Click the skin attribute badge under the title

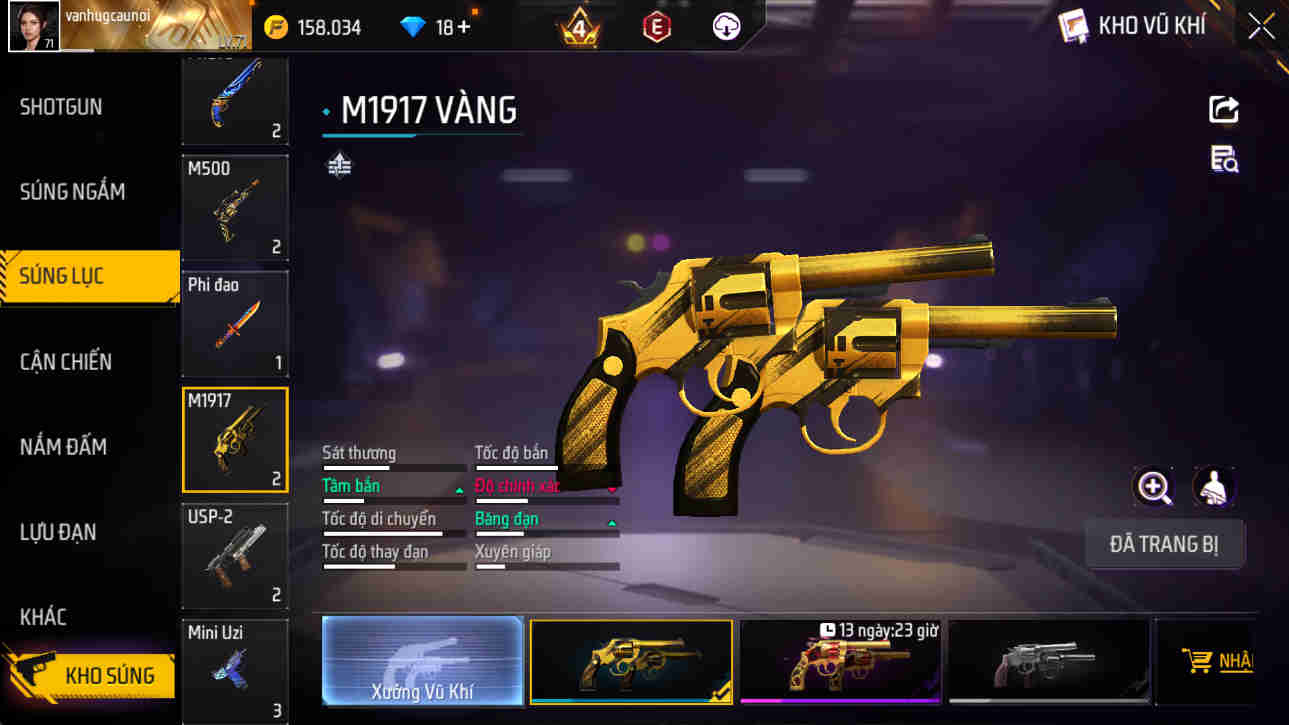tap(339, 164)
